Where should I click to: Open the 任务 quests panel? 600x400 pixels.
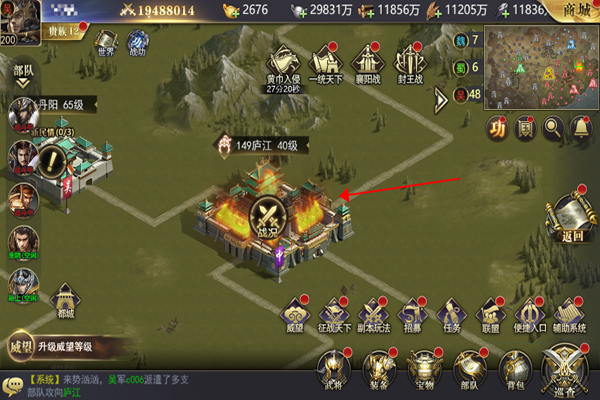pyautogui.click(x=451, y=313)
